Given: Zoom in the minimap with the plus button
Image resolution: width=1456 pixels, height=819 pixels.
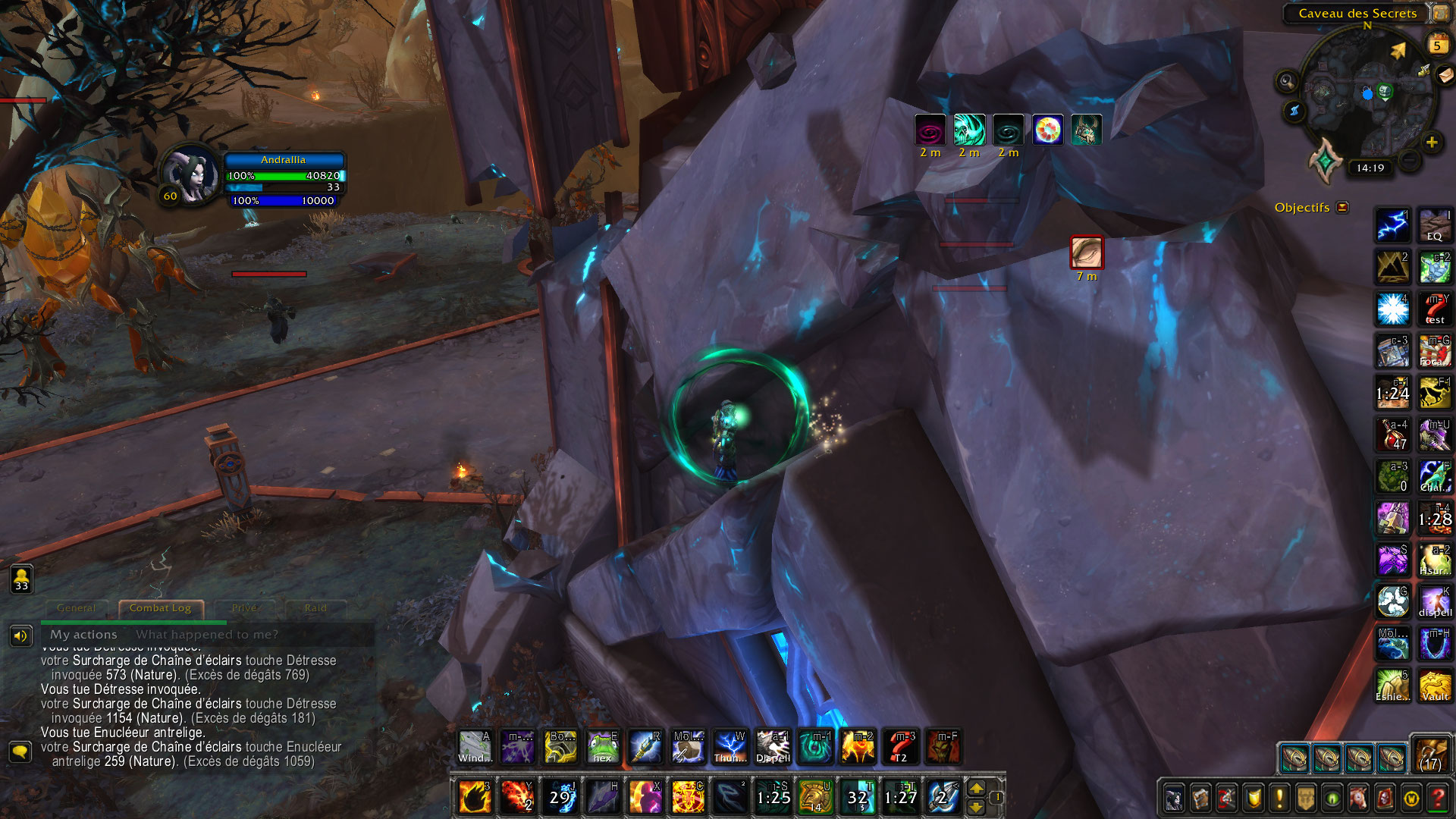Looking at the screenshot, I should coord(1432,141).
